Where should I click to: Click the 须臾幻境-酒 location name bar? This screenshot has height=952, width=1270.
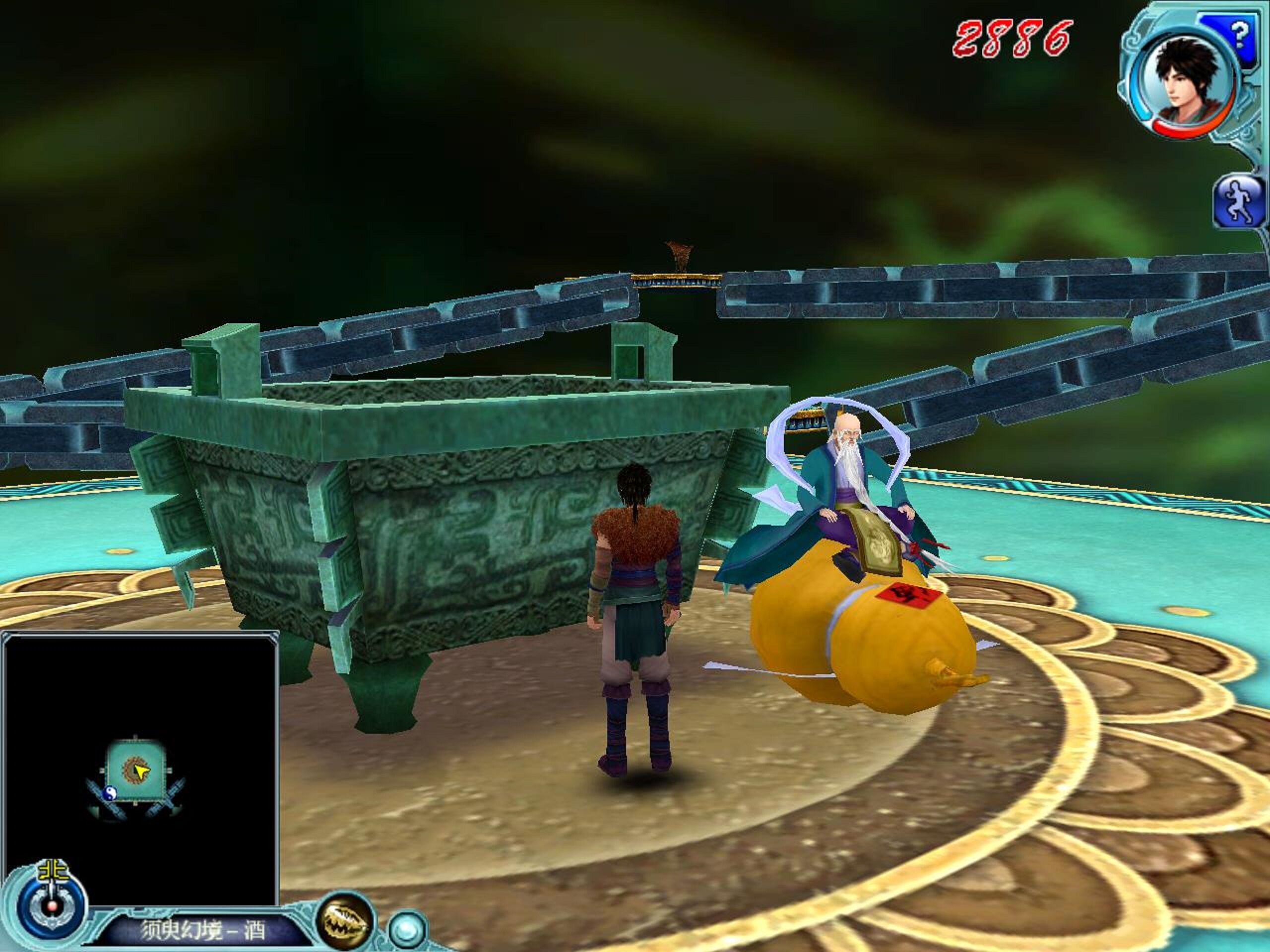coord(204,930)
